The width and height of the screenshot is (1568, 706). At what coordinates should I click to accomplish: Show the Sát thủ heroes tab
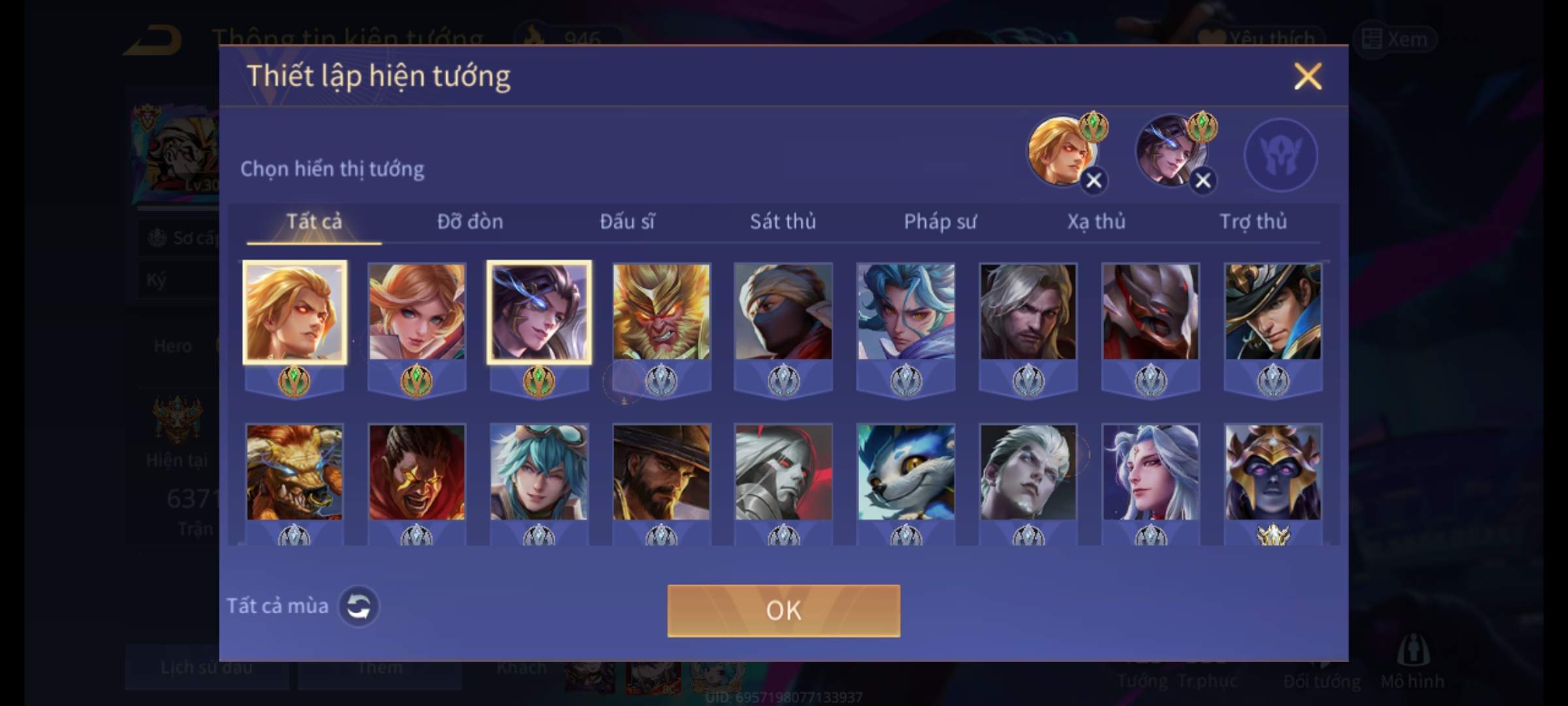tap(783, 222)
